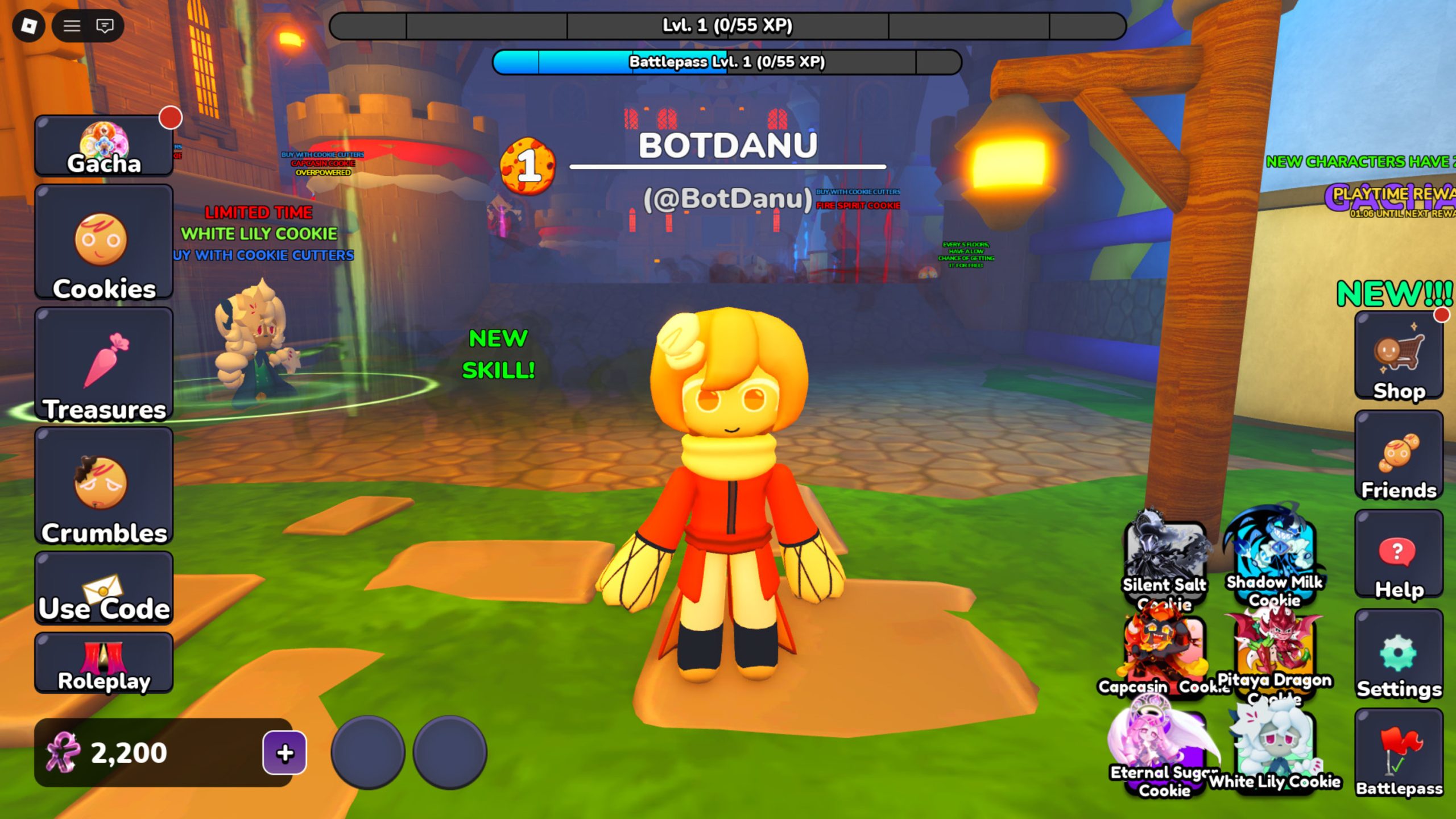1456x819 pixels.
Task: Open the Shop
Action: (1399, 356)
